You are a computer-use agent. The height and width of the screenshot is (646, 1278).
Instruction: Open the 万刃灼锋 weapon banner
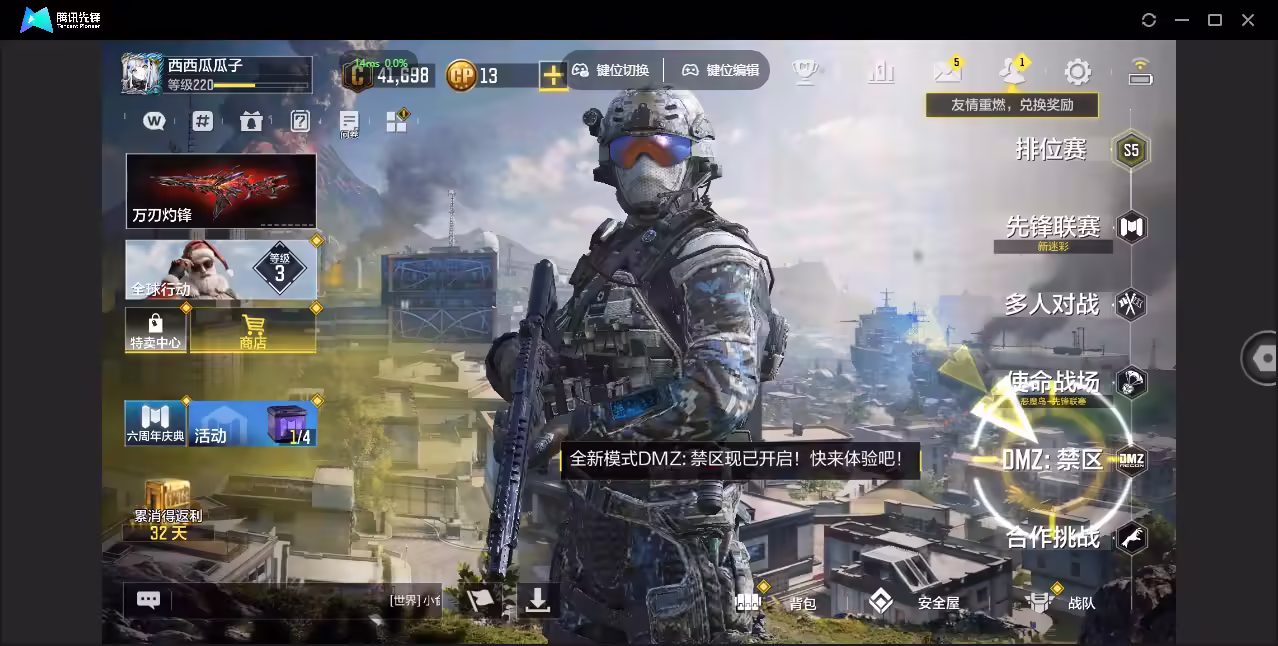(x=221, y=190)
